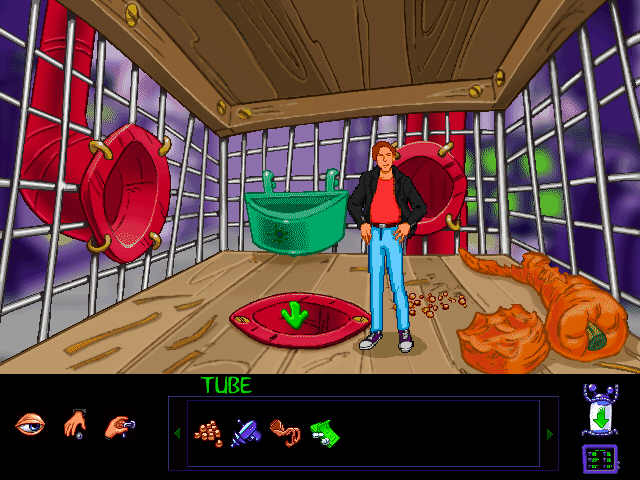The height and width of the screenshot is (480, 640).
Task: Choose the open hand use icon
Action: [74, 424]
